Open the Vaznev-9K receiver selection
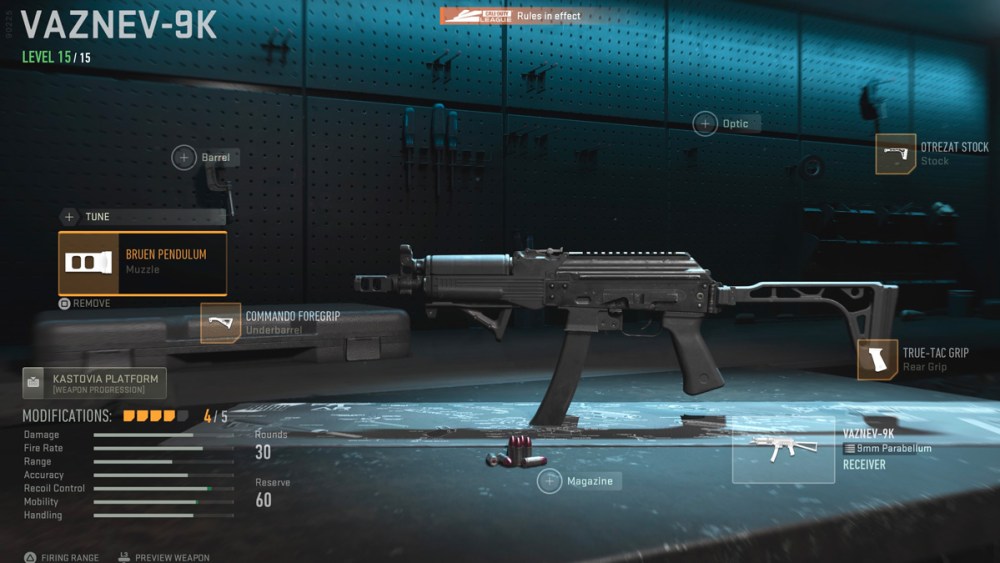Viewport: 1000px width, 563px height. click(x=783, y=451)
